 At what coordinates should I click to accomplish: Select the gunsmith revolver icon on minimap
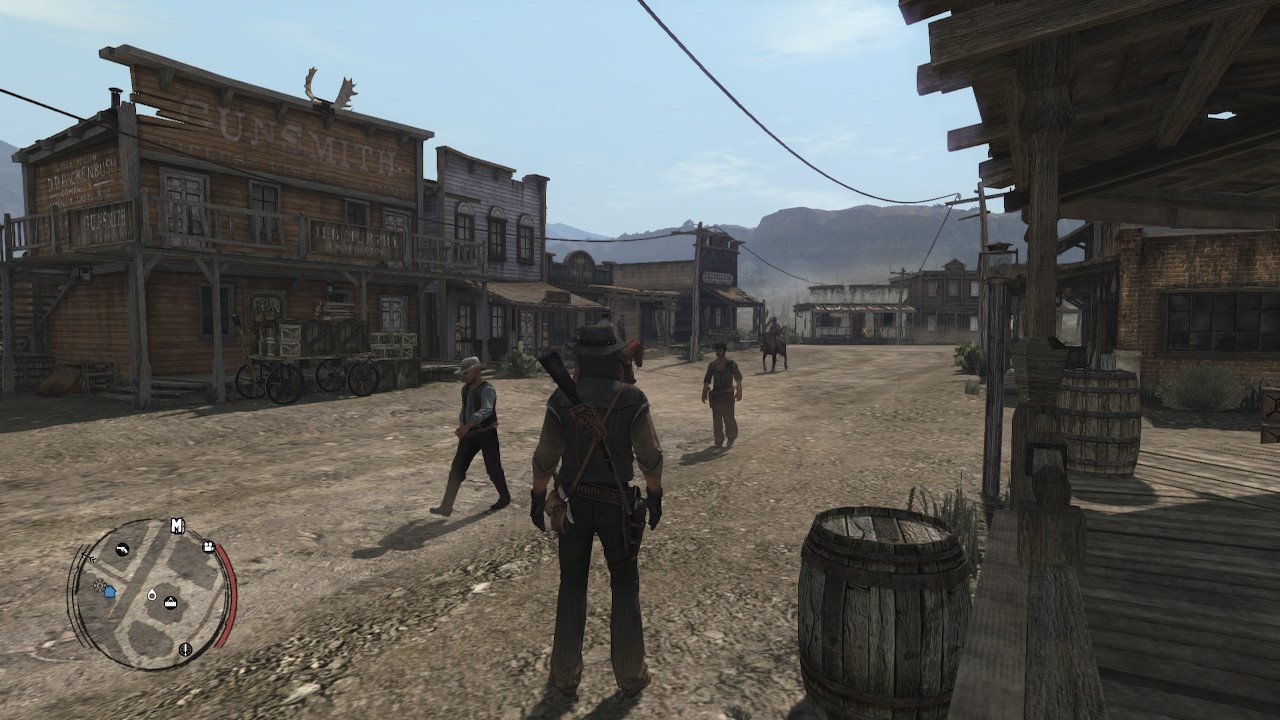click(122, 549)
